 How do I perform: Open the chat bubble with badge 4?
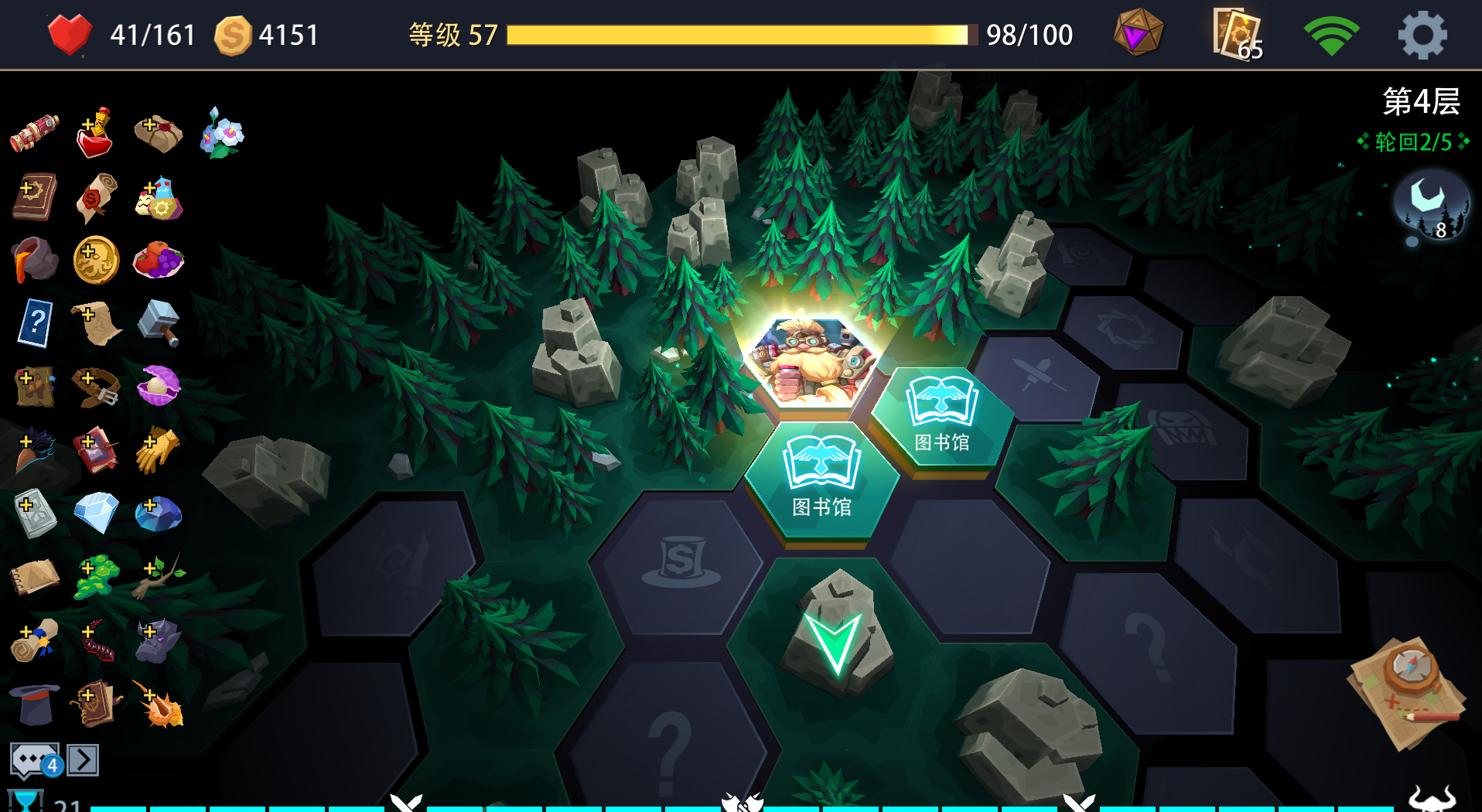coord(35,759)
